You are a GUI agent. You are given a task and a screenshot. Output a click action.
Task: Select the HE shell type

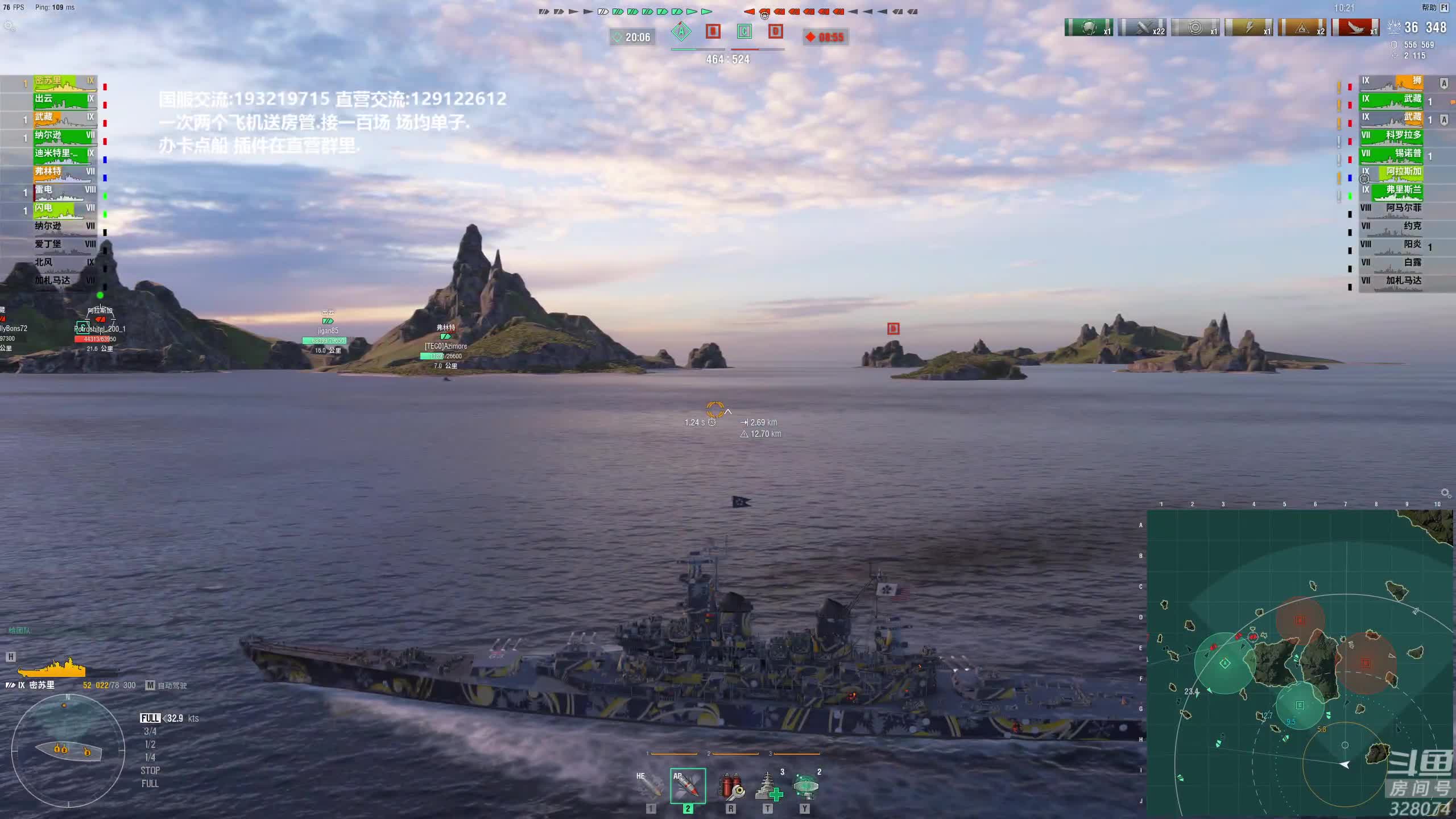[651, 786]
